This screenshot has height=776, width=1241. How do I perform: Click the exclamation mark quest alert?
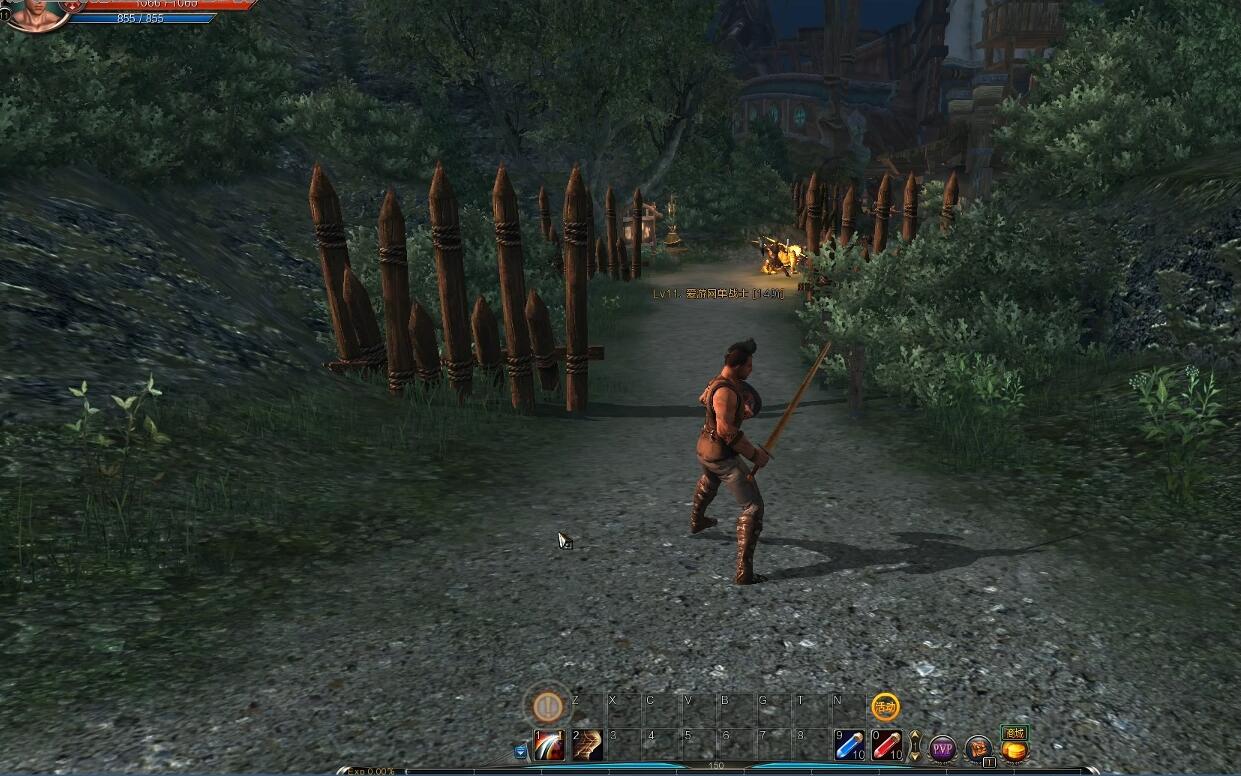[547, 706]
